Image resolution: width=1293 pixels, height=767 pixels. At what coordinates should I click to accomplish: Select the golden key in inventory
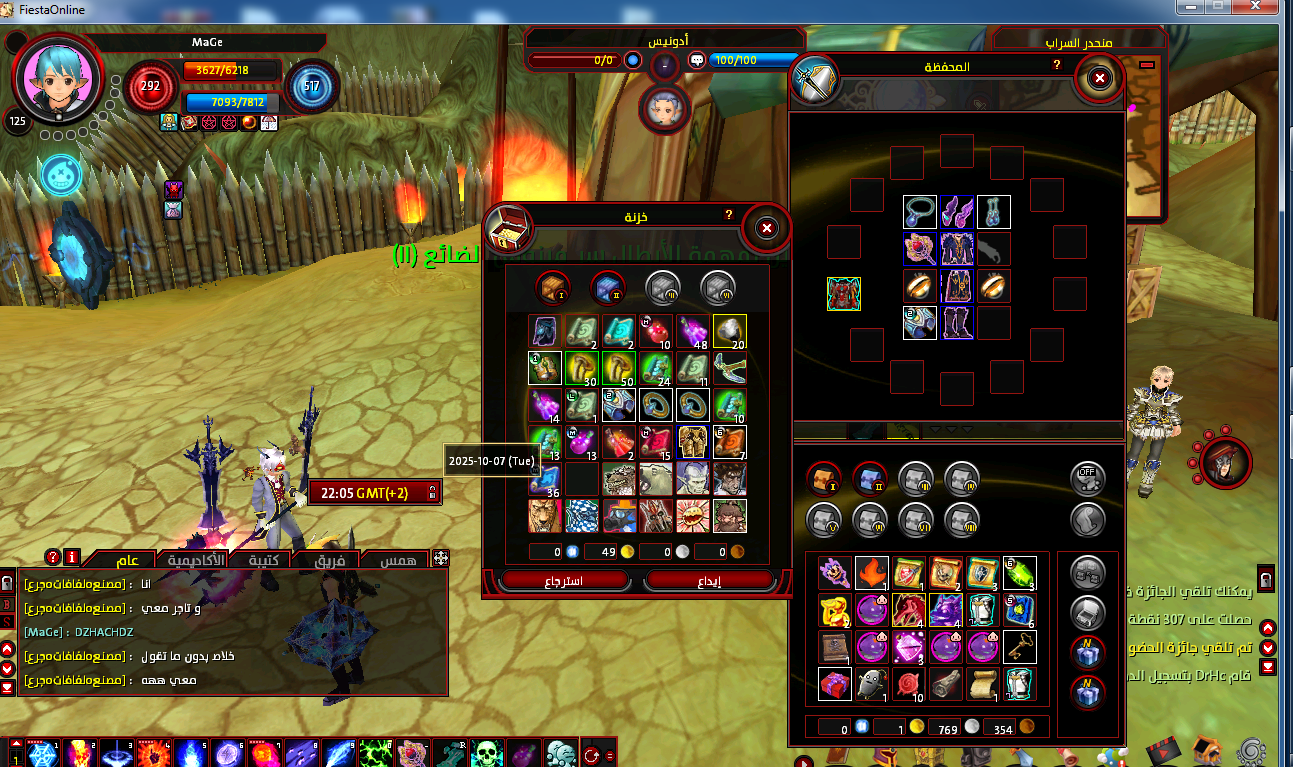(x=1019, y=647)
